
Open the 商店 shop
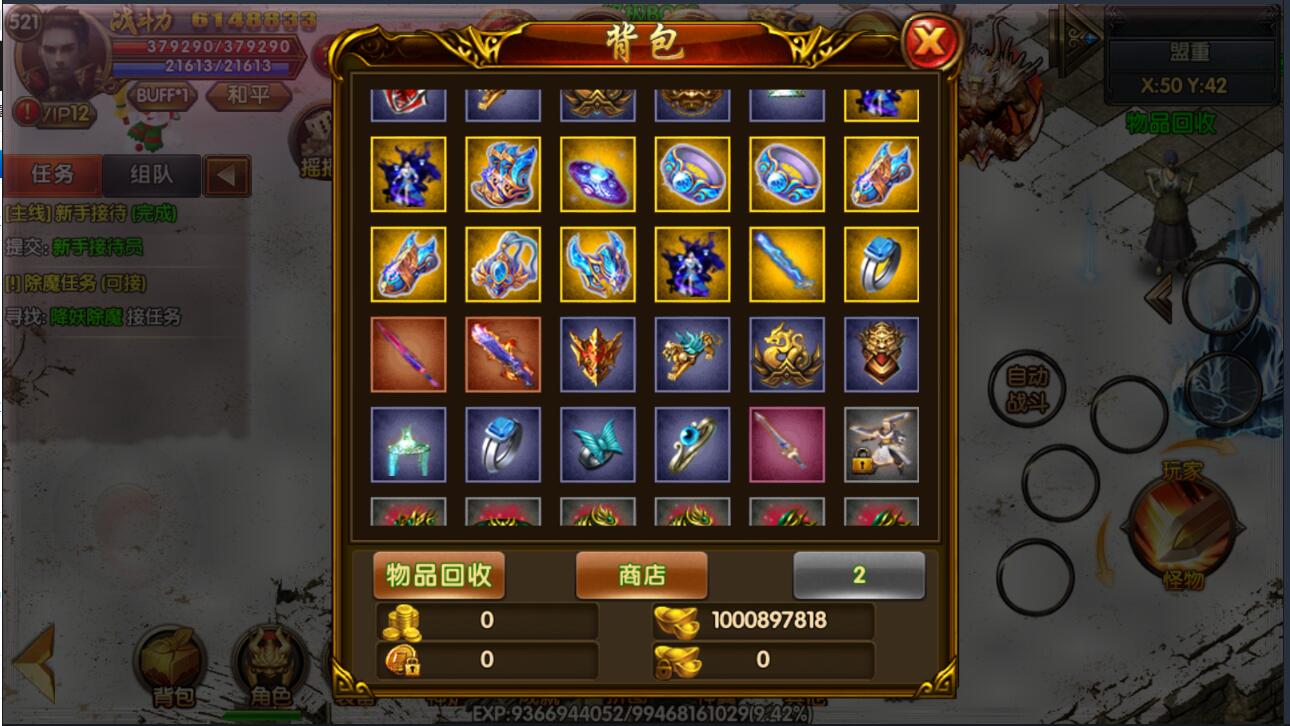coord(641,575)
